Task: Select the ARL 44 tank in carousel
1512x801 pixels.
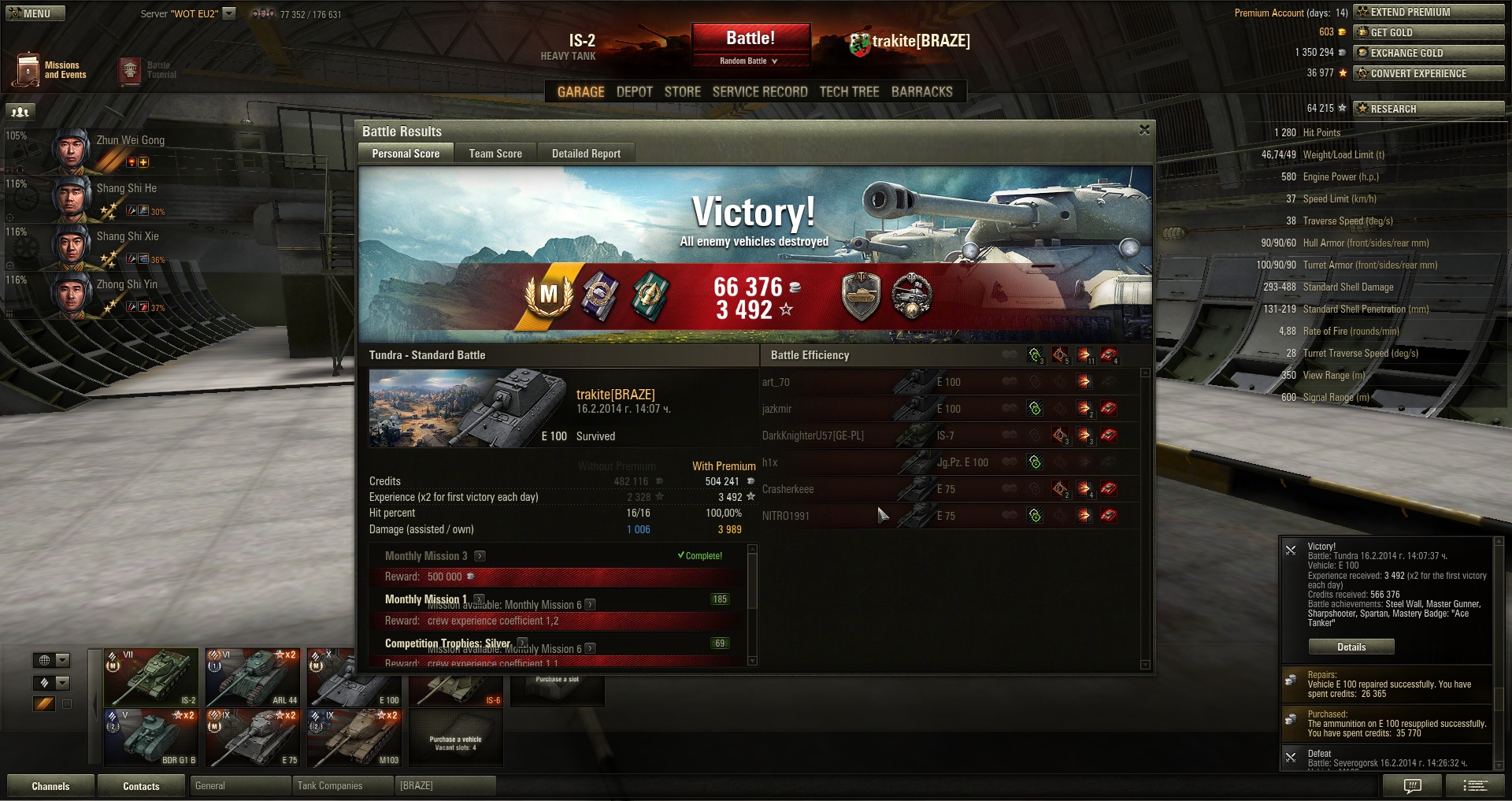Action: click(x=252, y=677)
